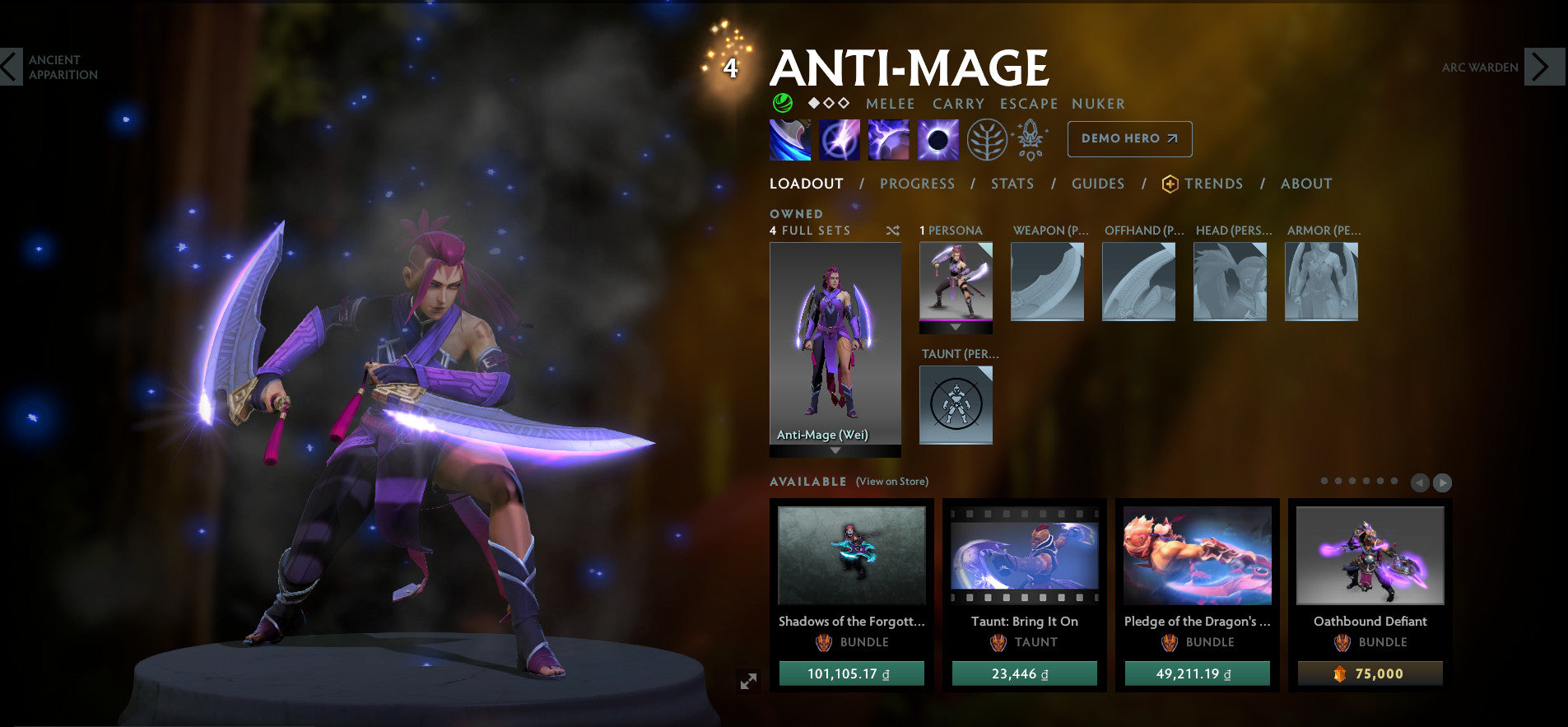Open Anti-Mage's talent tree icon

(x=988, y=138)
